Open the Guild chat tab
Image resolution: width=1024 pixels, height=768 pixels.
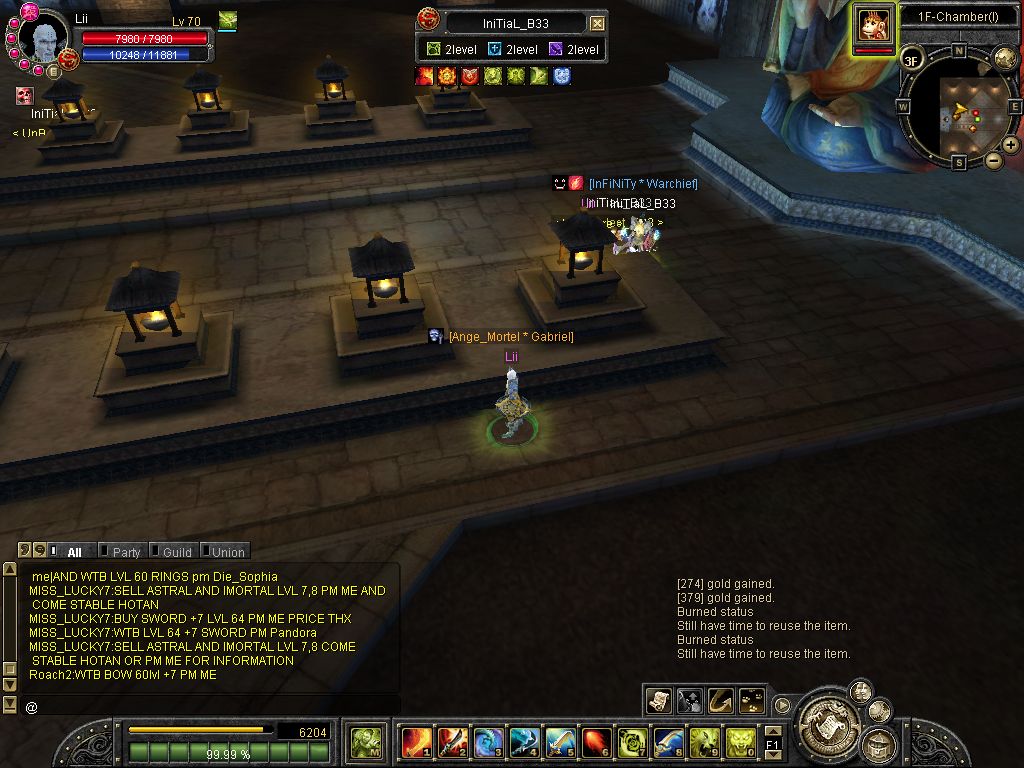(x=177, y=552)
